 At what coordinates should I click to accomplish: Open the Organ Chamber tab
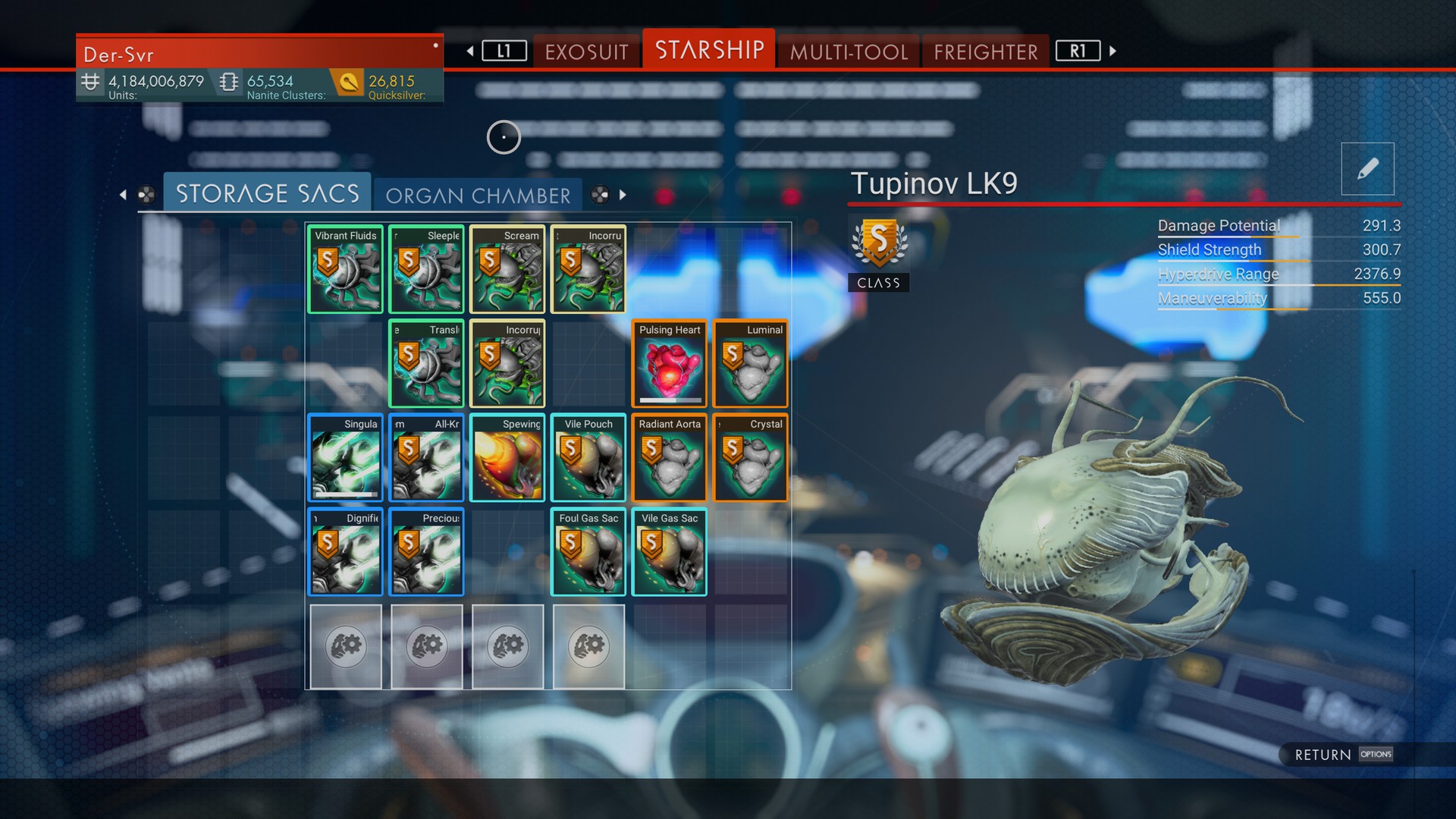click(478, 196)
